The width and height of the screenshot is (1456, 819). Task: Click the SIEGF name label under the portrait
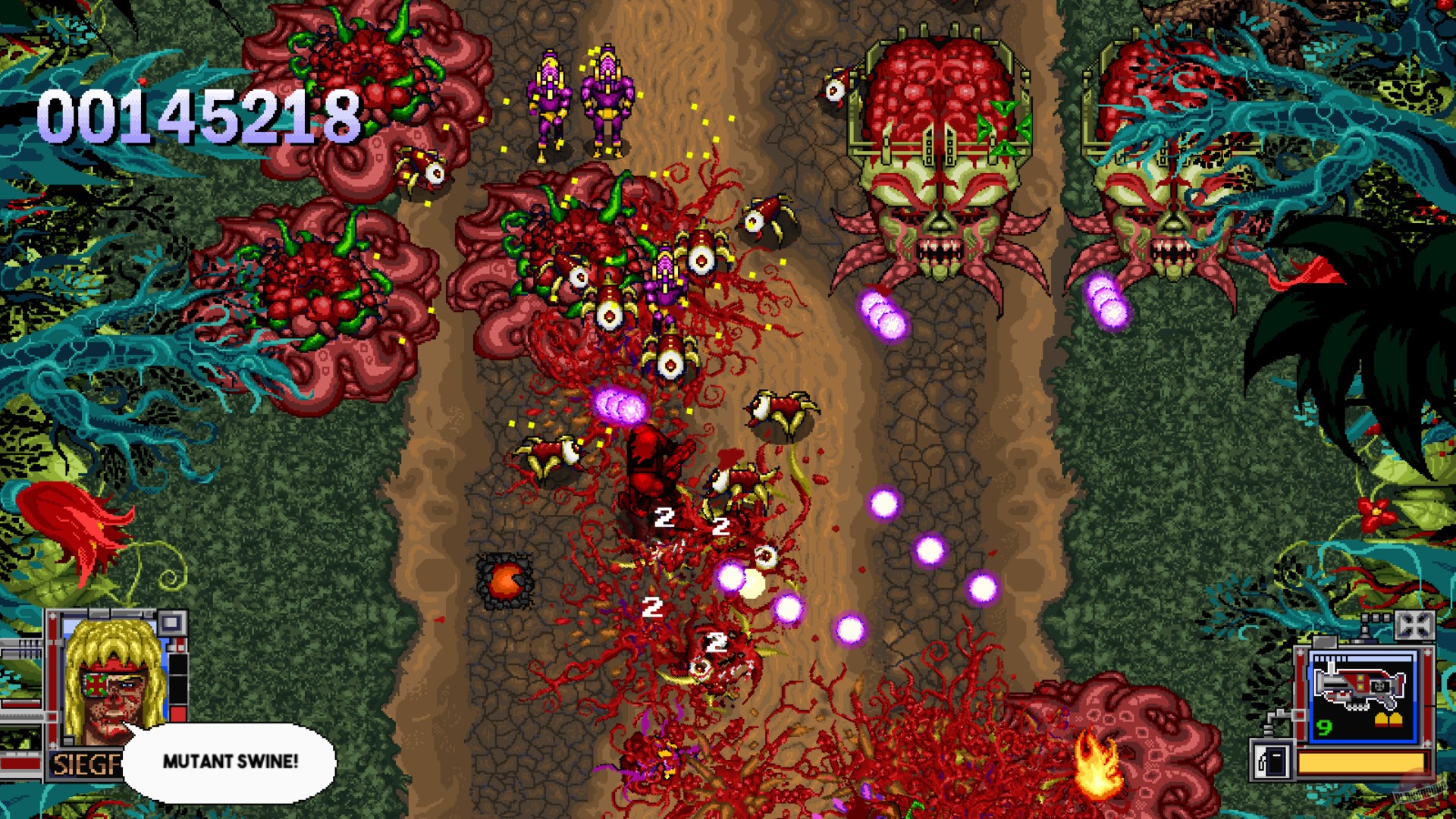[83, 762]
